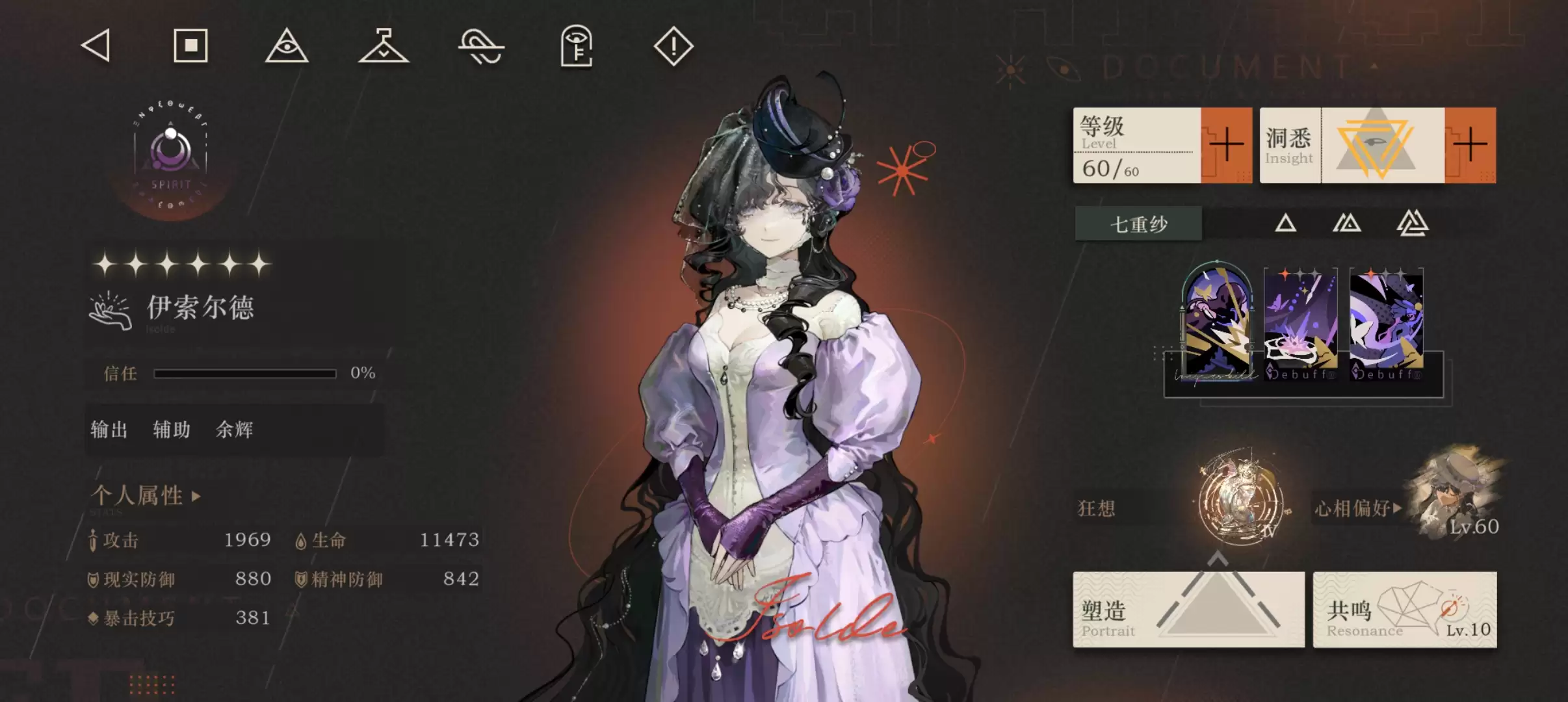Open the eye-and-key document icon

[577, 46]
